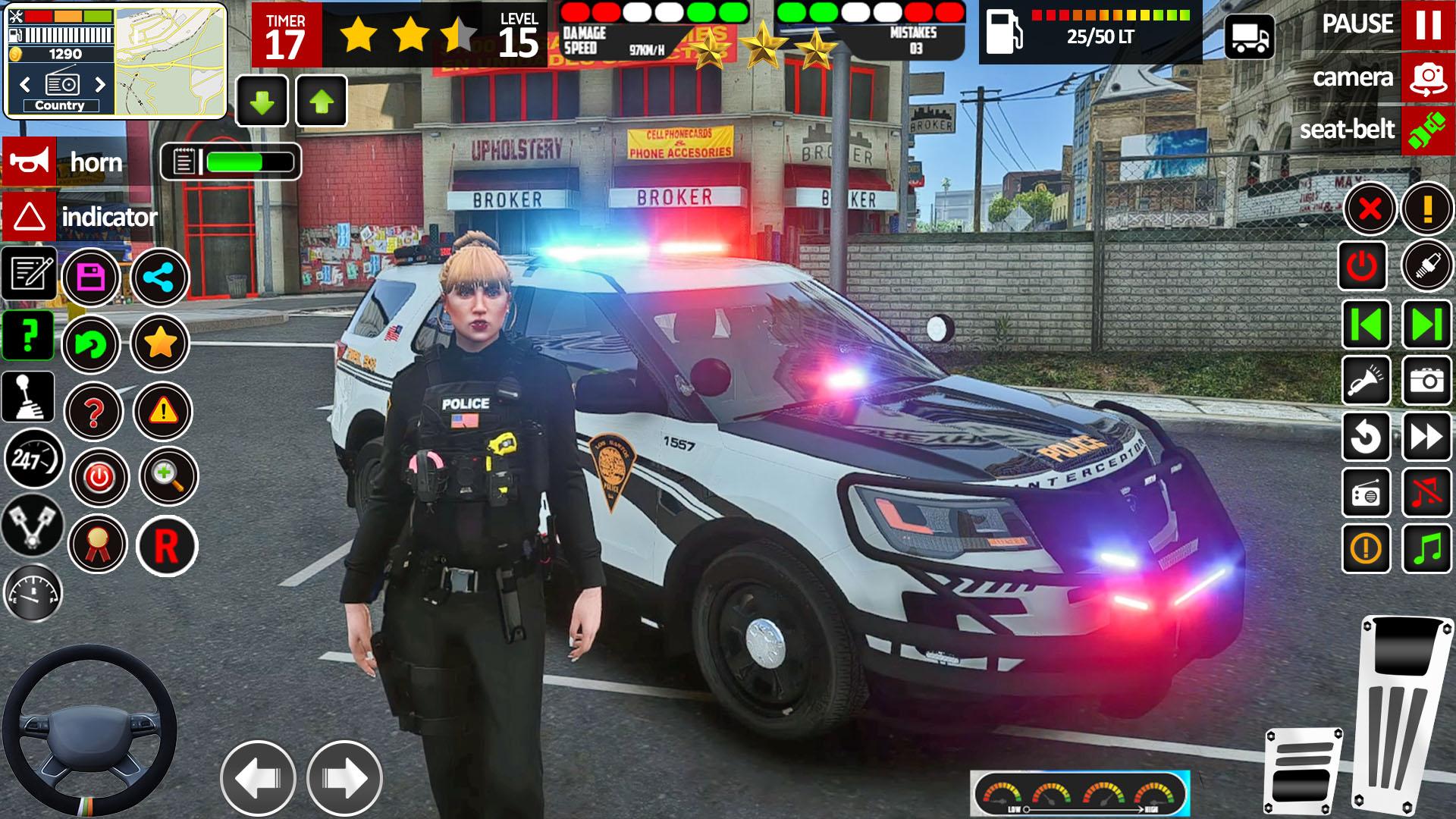Viewport: 1456px width, 819px height.
Task: Activate the red R button
Action: [167, 546]
